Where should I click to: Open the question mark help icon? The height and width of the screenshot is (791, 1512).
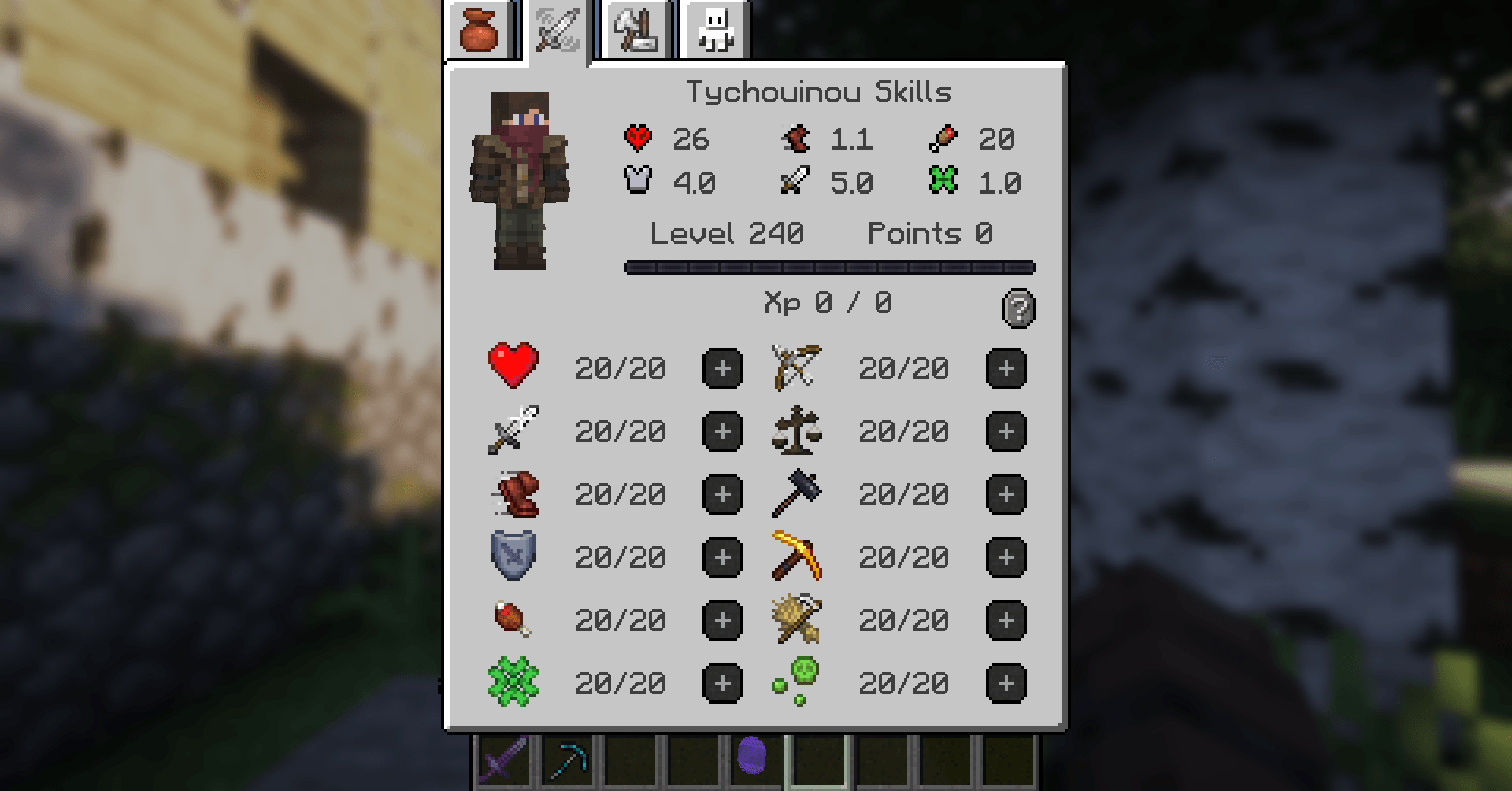pyautogui.click(x=1019, y=309)
